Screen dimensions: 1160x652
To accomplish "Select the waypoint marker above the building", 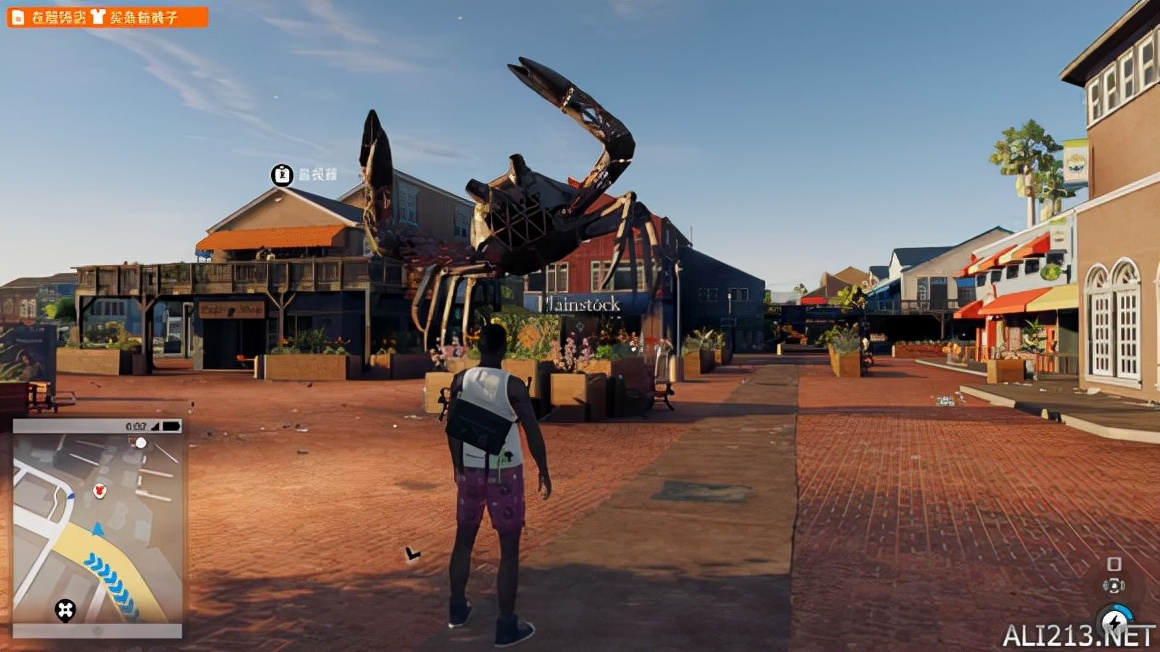I will click(x=282, y=175).
